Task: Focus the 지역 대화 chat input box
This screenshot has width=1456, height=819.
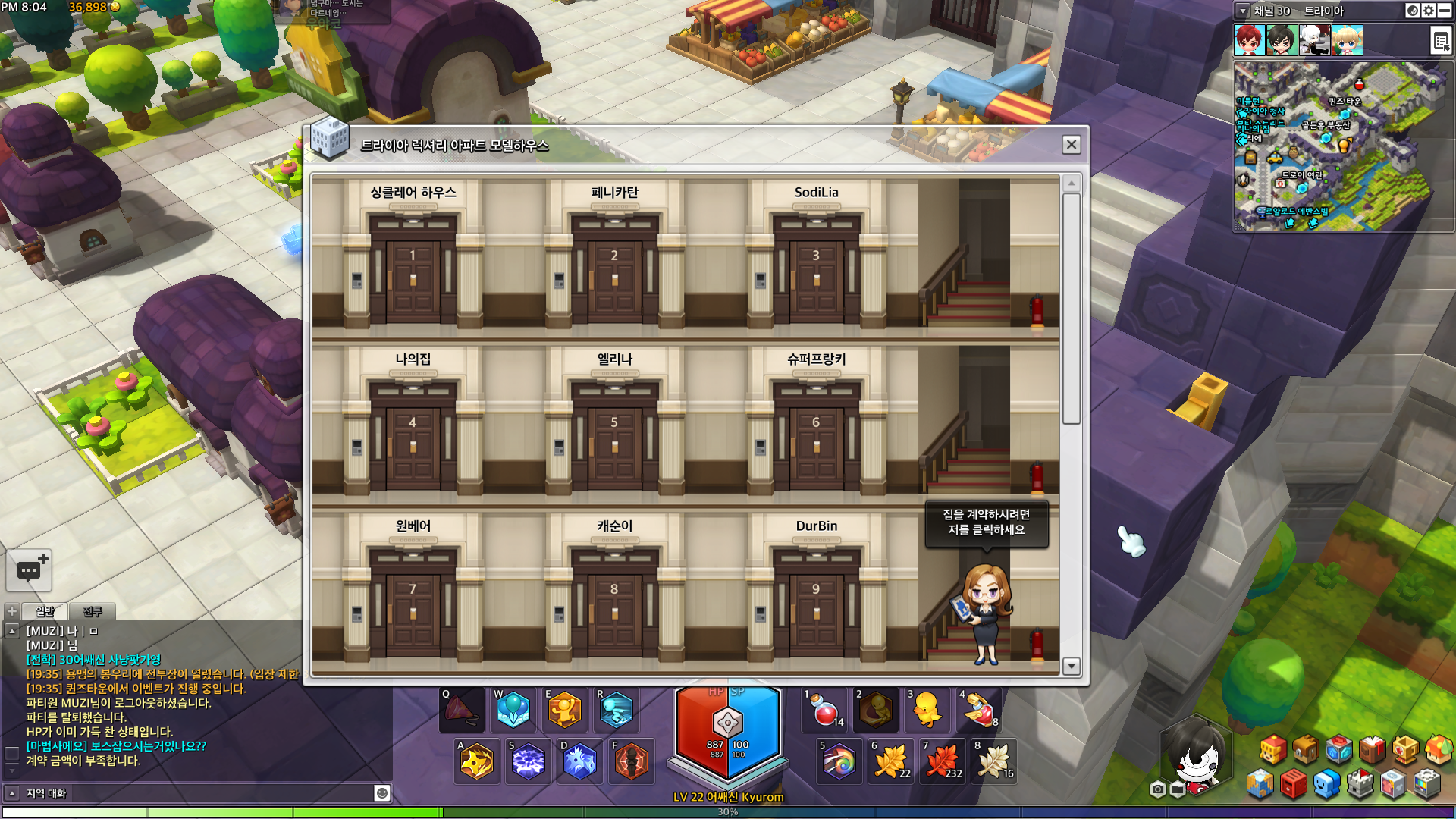Action: [197, 793]
